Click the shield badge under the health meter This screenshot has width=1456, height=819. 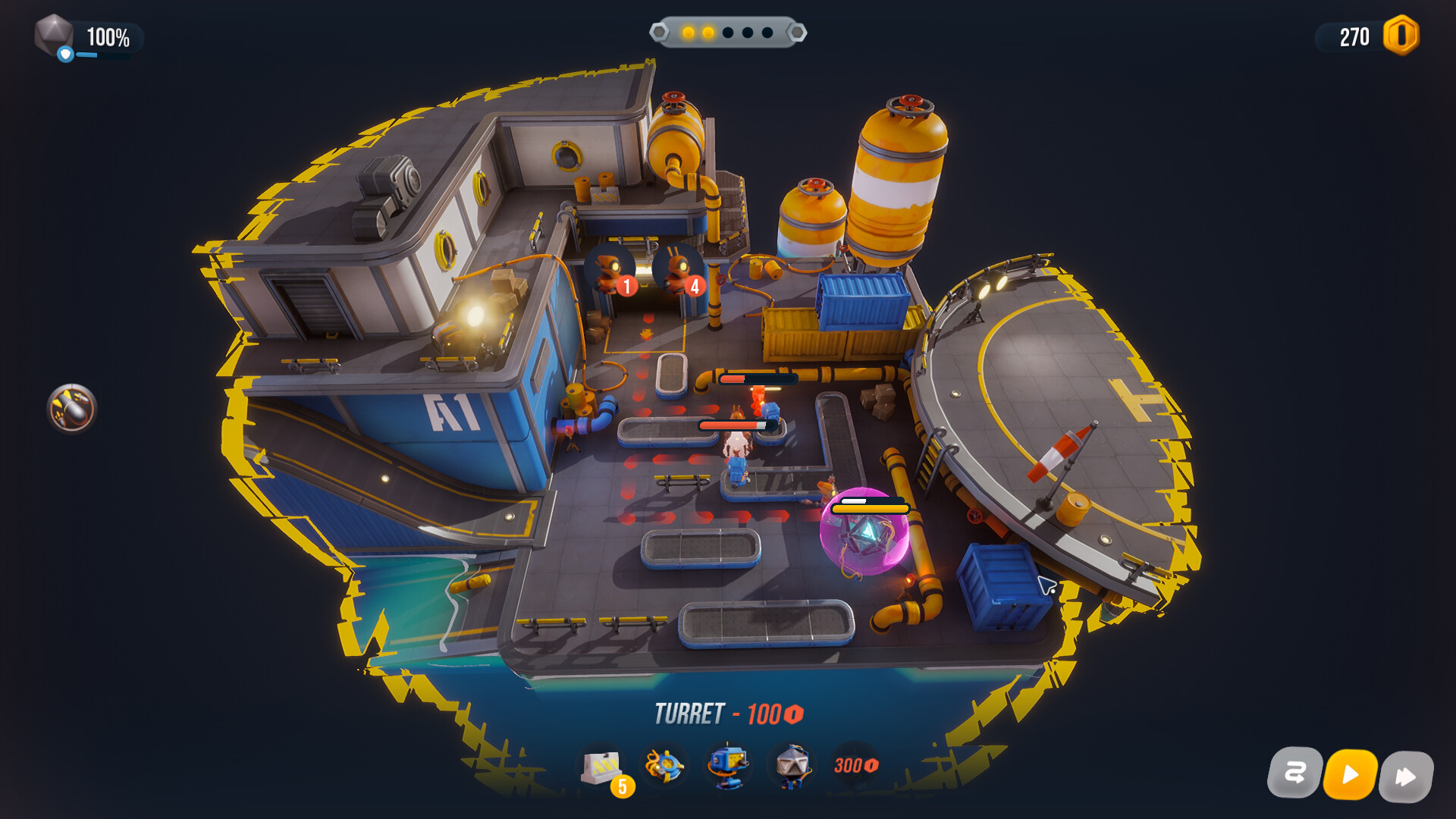pyautogui.click(x=64, y=53)
